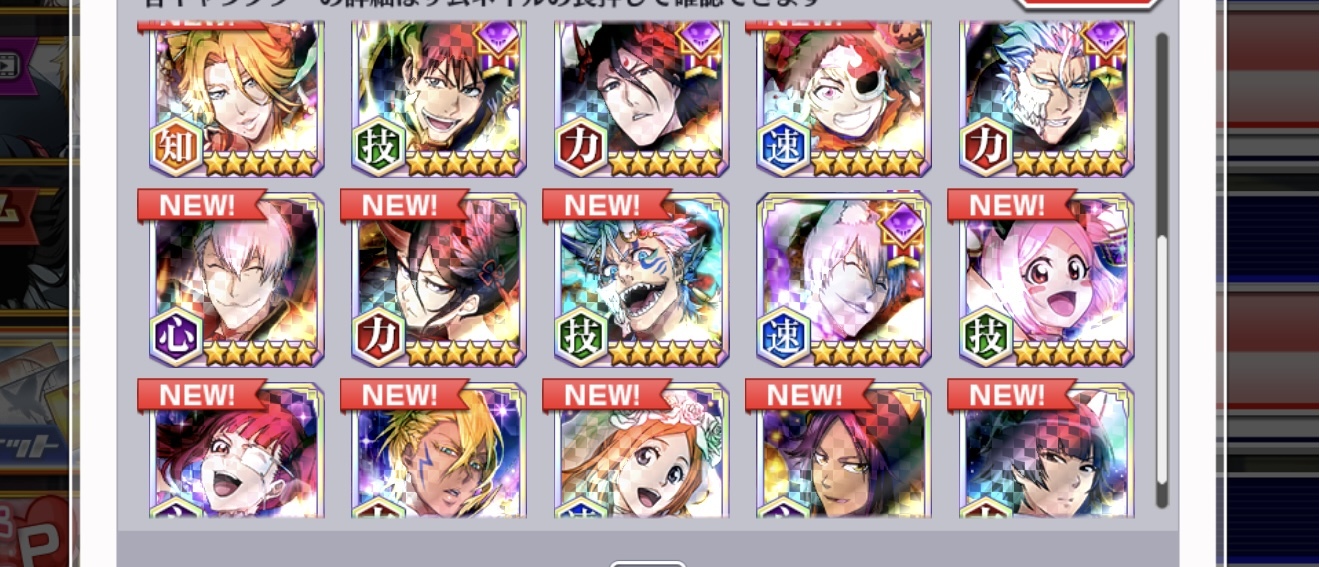Select the laughing red-haired character with white eyepatch
The width and height of the screenshot is (1319, 567).
click(237, 455)
